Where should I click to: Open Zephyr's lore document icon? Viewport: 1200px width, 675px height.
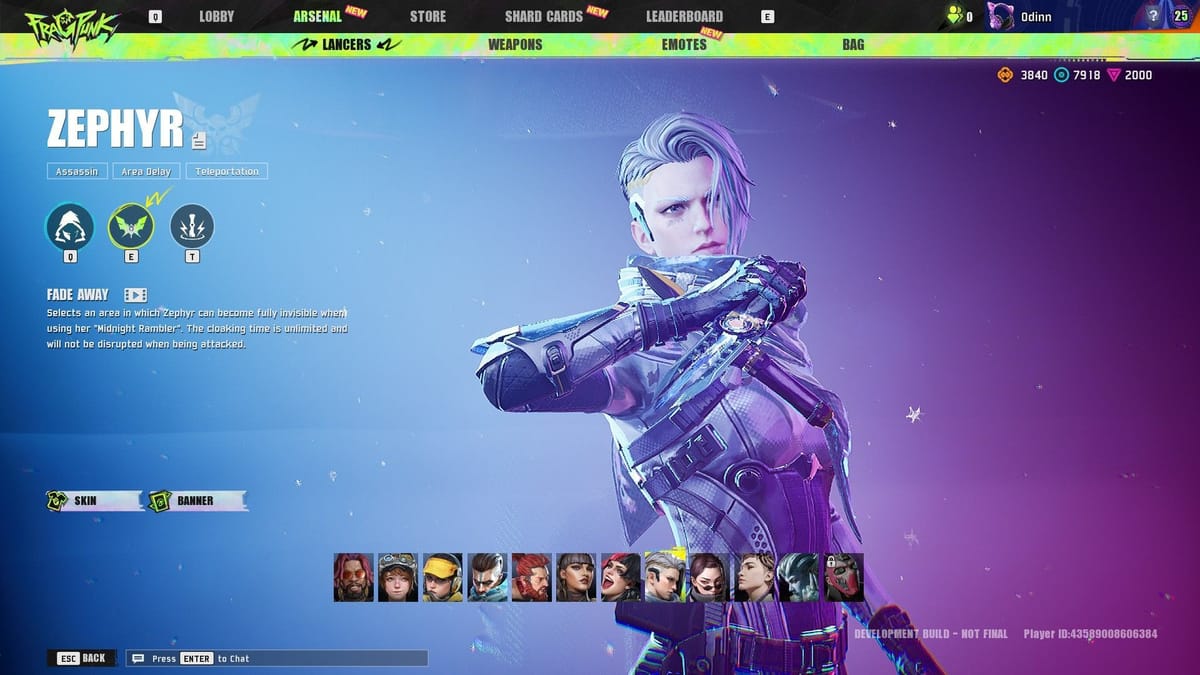point(199,142)
